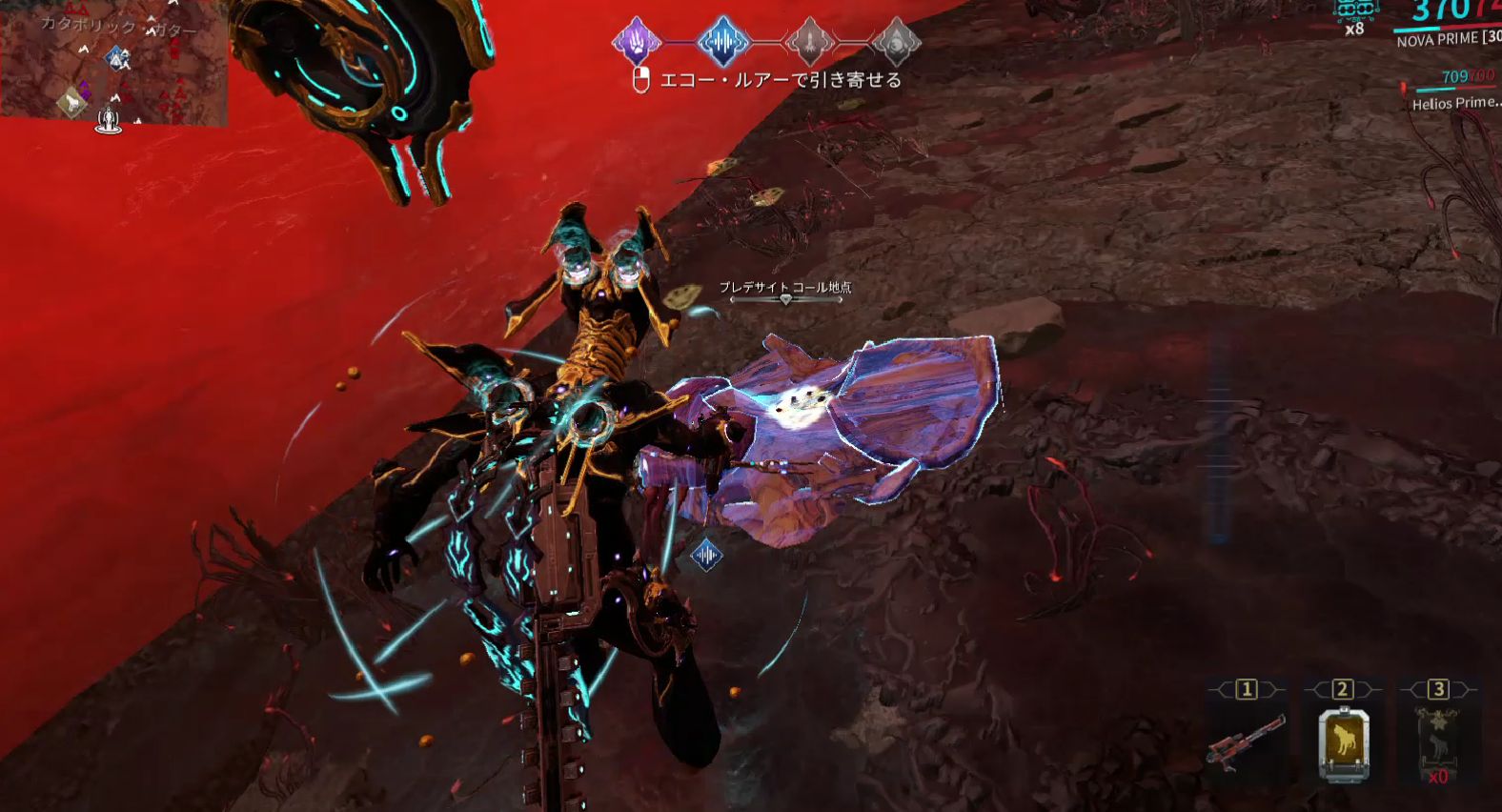The width and height of the screenshot is (1502, 812).
Task: Click the blue sound wave diamond marker
Action: (706, 555)
